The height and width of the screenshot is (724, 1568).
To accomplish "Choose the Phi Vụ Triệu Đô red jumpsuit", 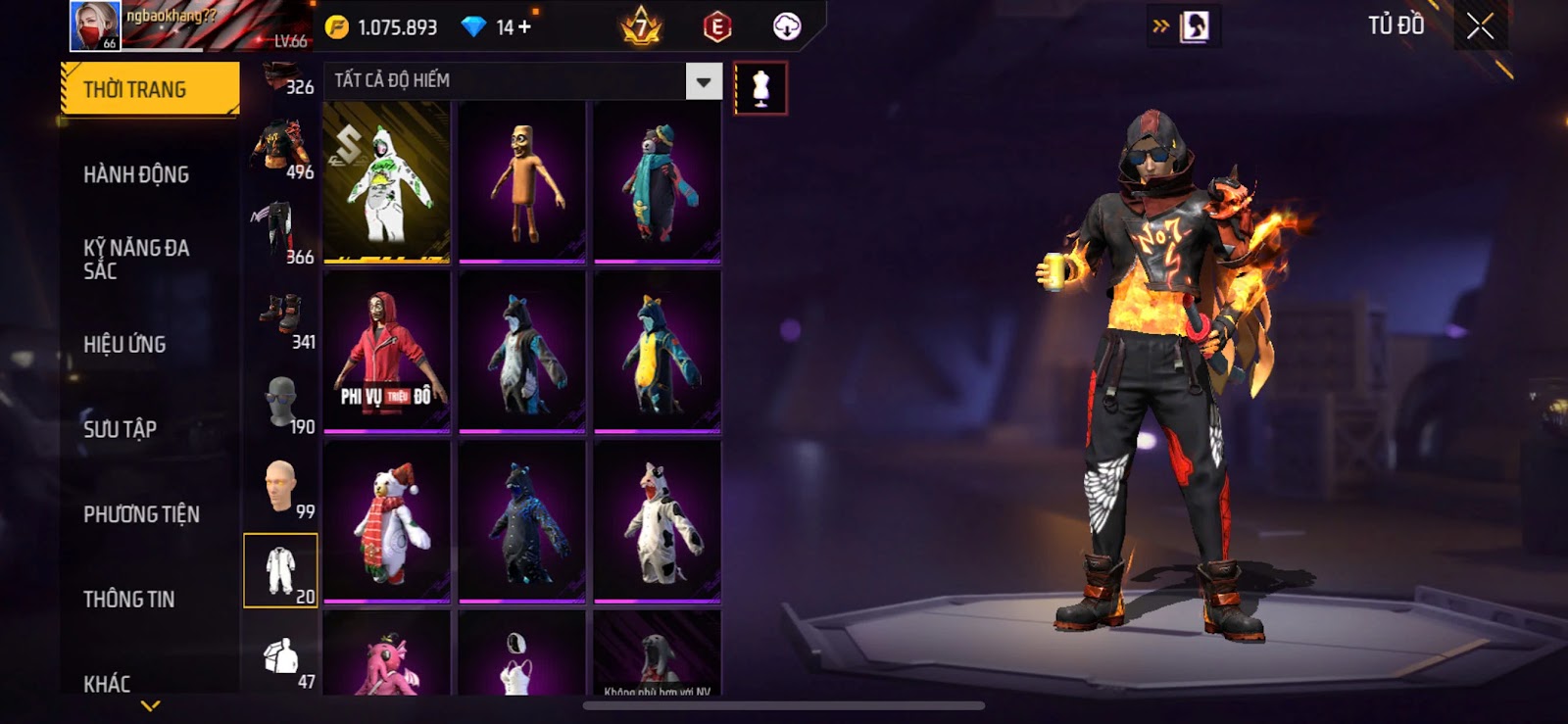I will point(387,351).
